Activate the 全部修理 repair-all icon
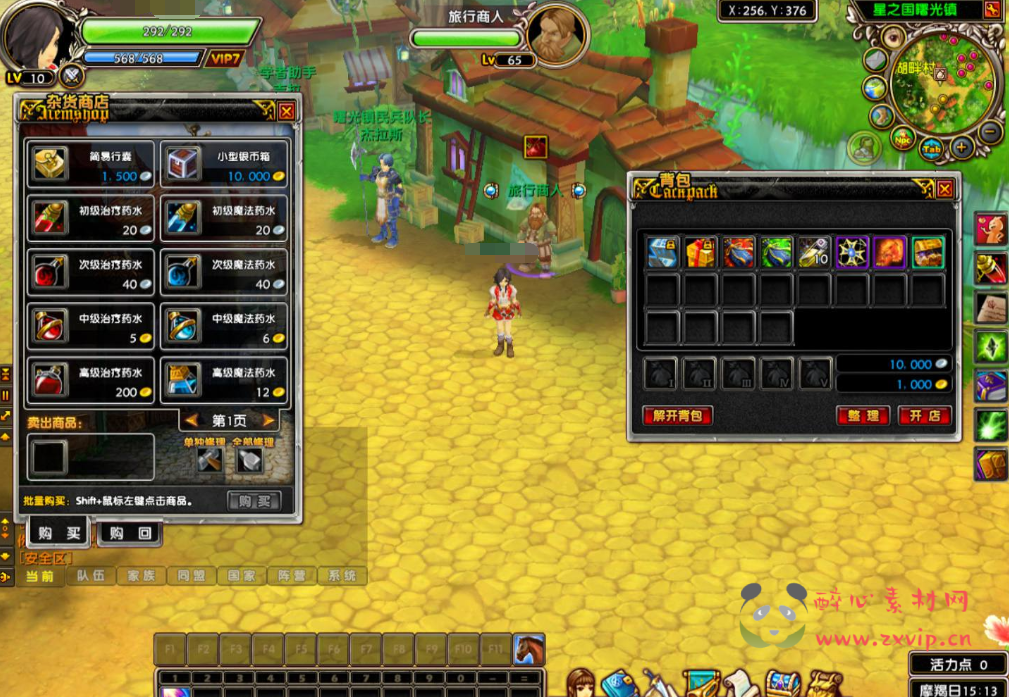The image size is (1009, 697). [x=249, y=459]
